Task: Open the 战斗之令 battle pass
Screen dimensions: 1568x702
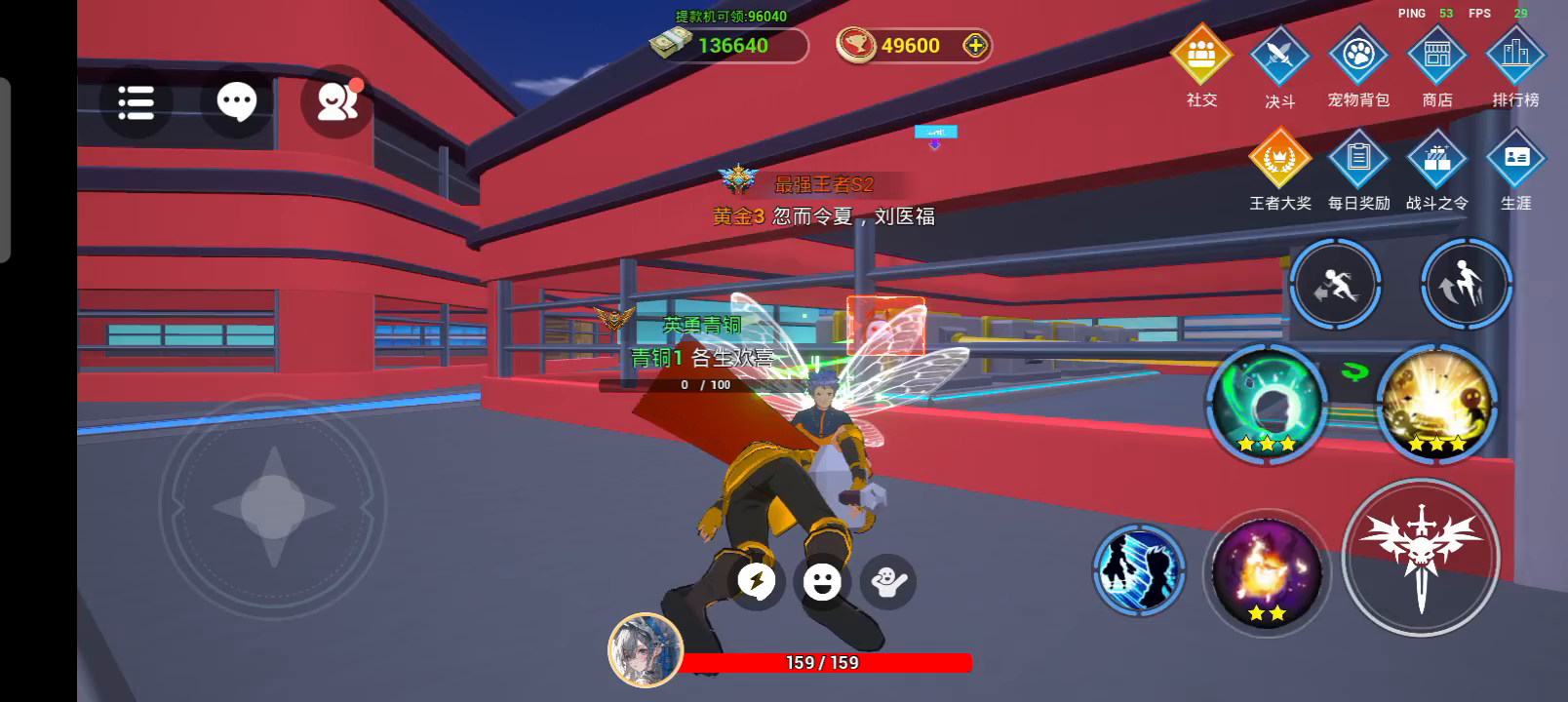Action: pos(1437,159)
